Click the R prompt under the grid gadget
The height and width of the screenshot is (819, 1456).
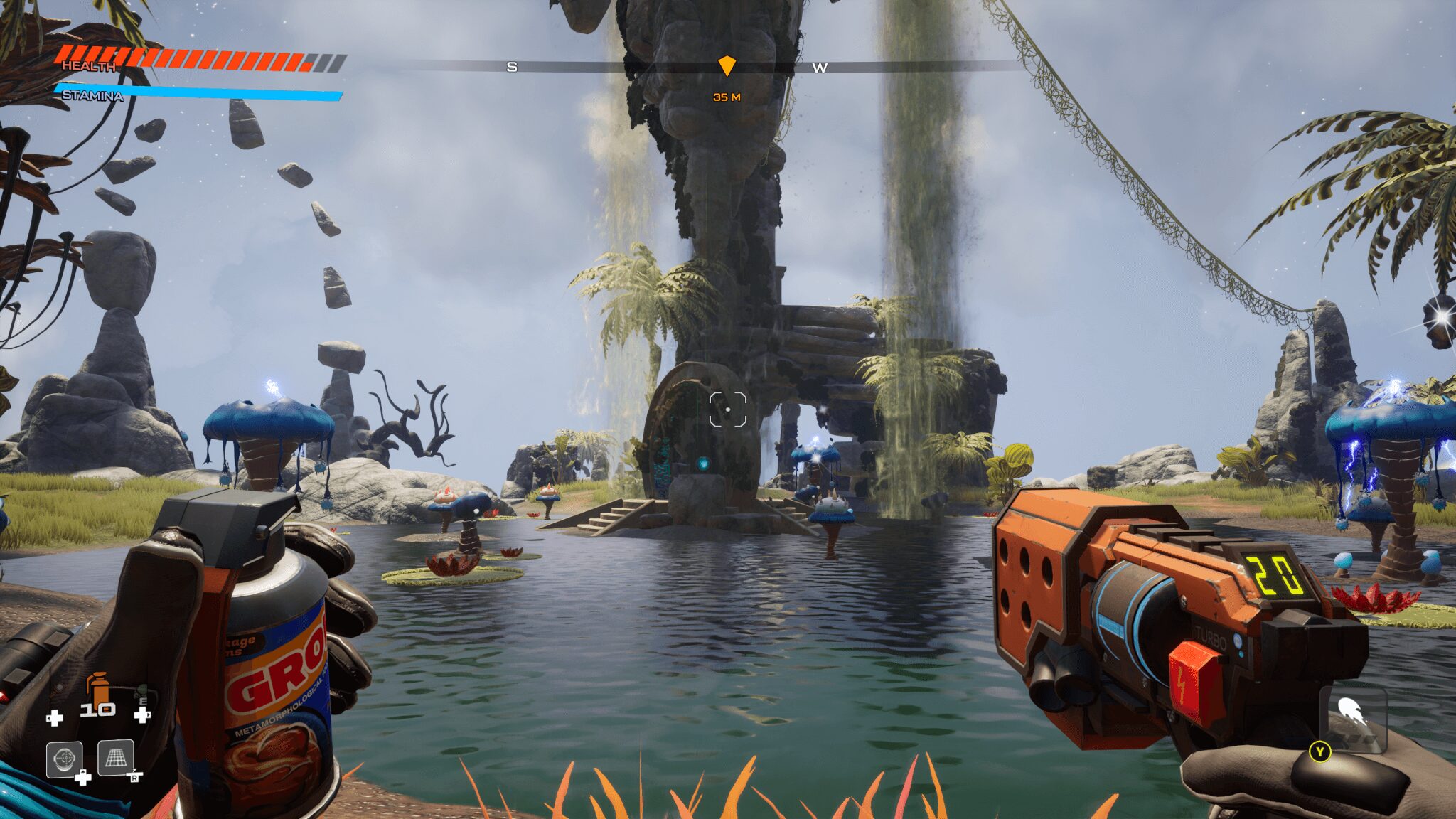135,777
